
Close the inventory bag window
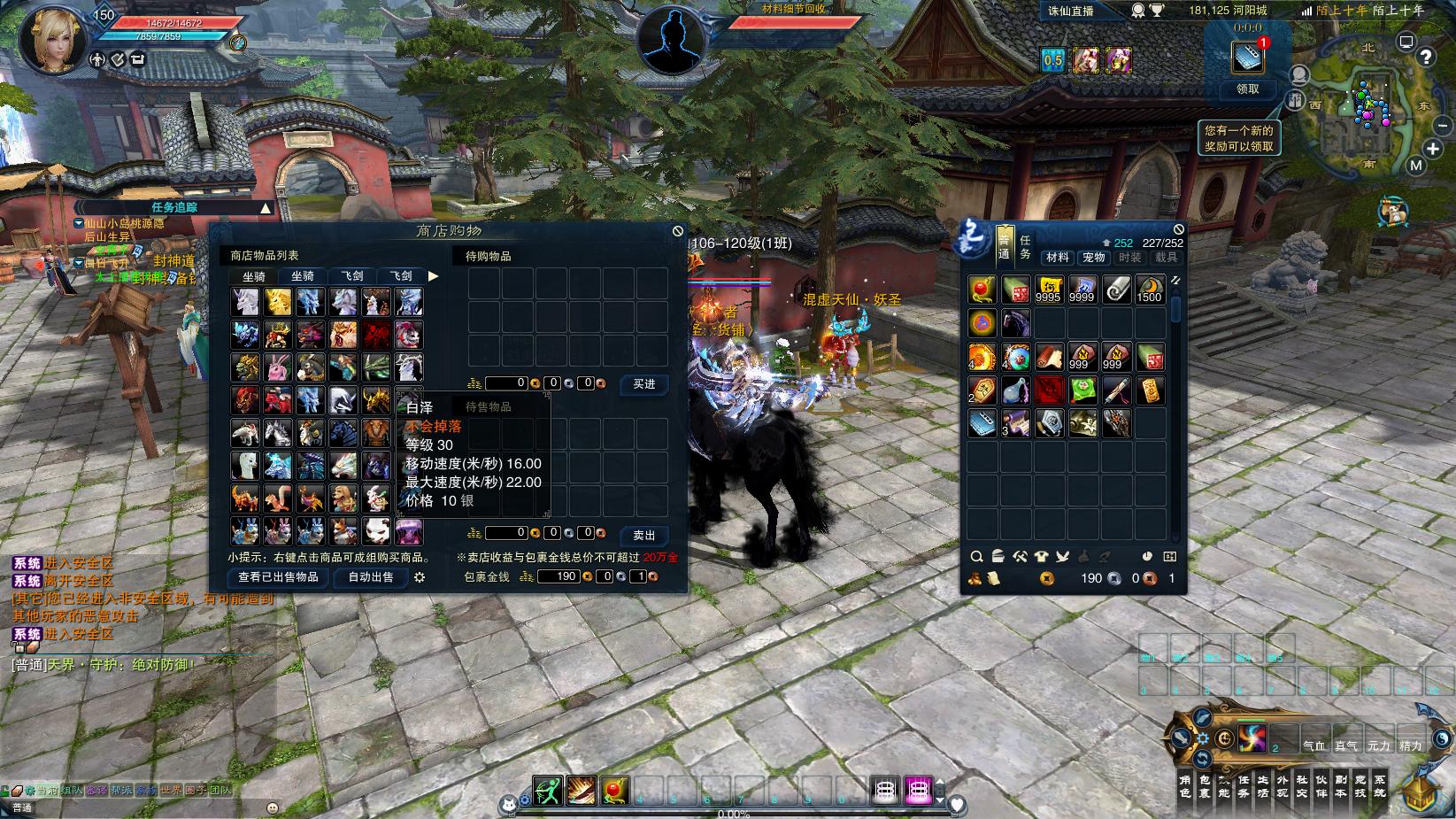click(1178, 230)
